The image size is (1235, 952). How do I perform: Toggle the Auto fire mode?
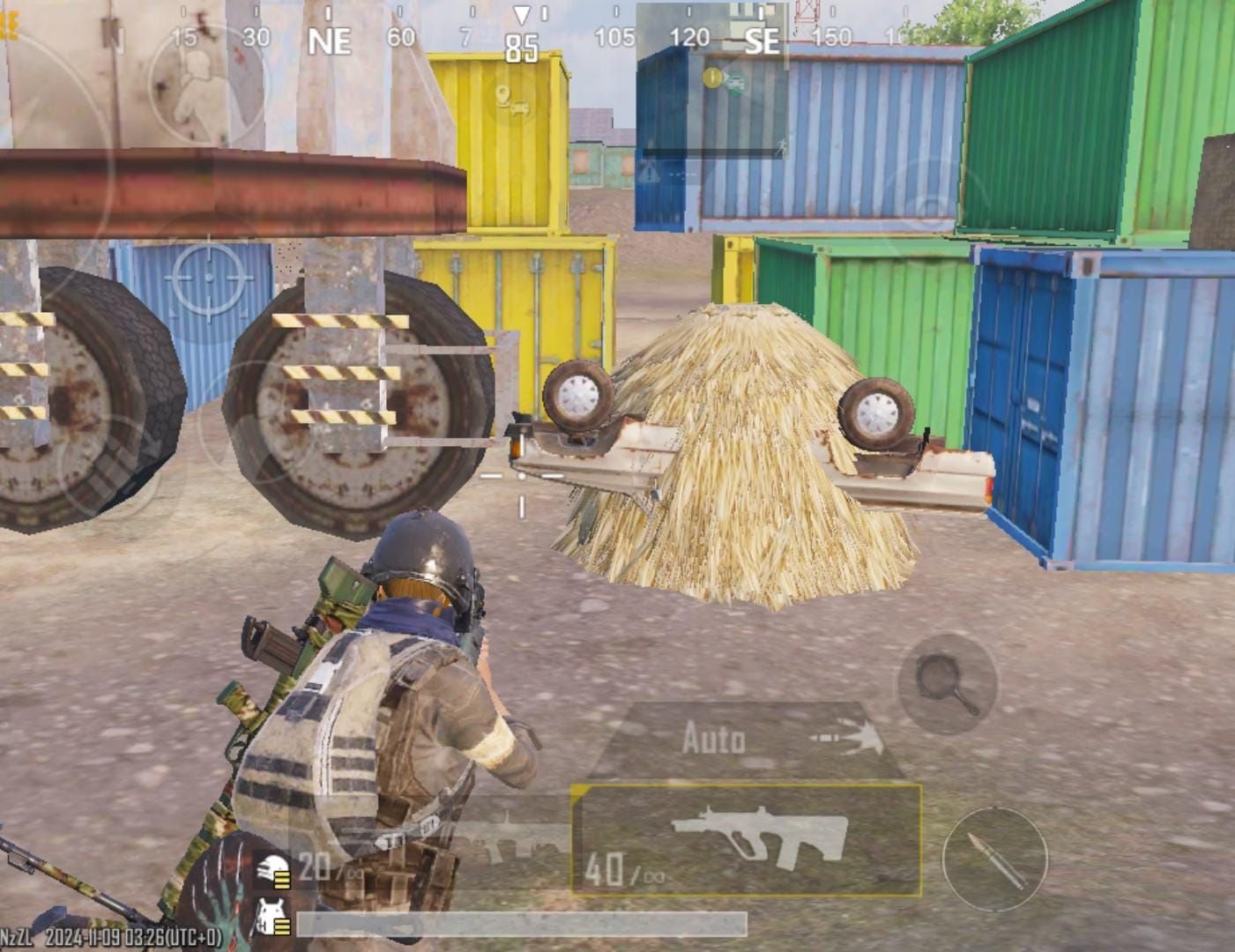pyautogui.click(x=714, y=740)
